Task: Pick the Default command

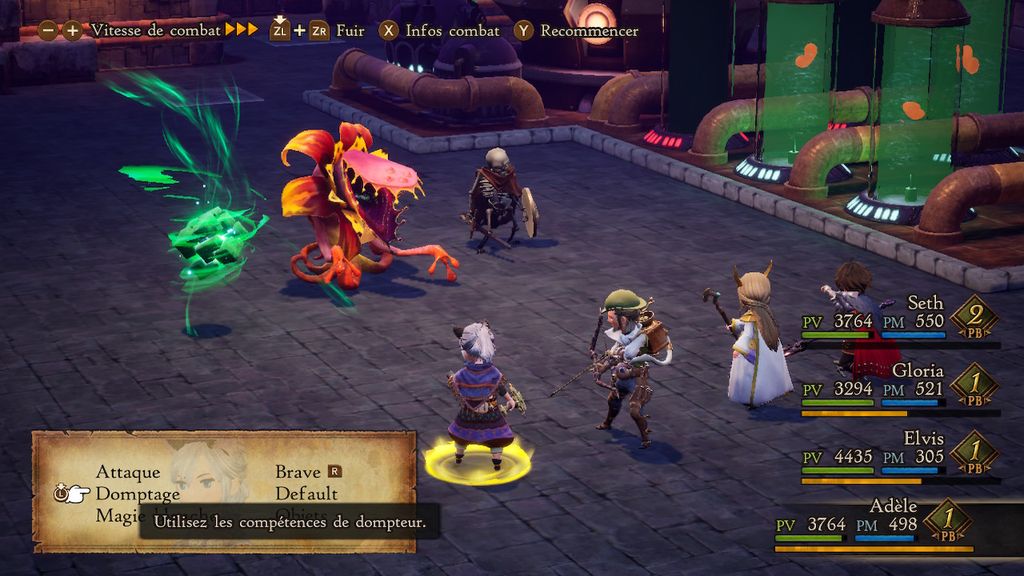Action: point(306,494)
